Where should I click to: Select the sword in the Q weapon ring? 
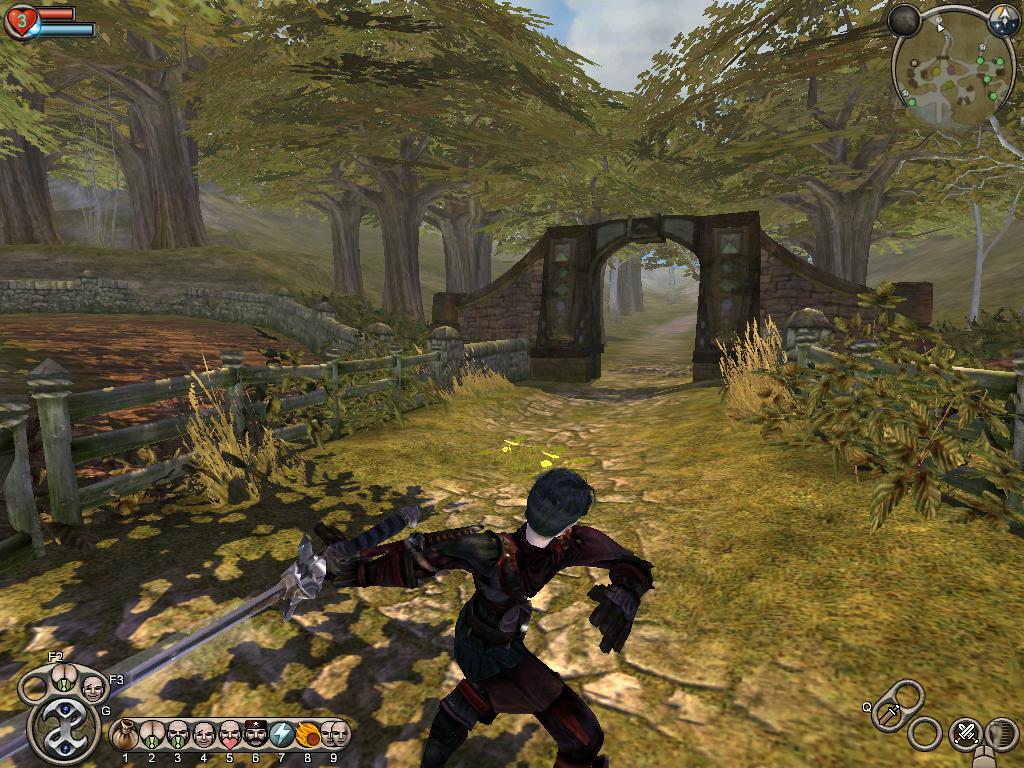coord(890,715)
